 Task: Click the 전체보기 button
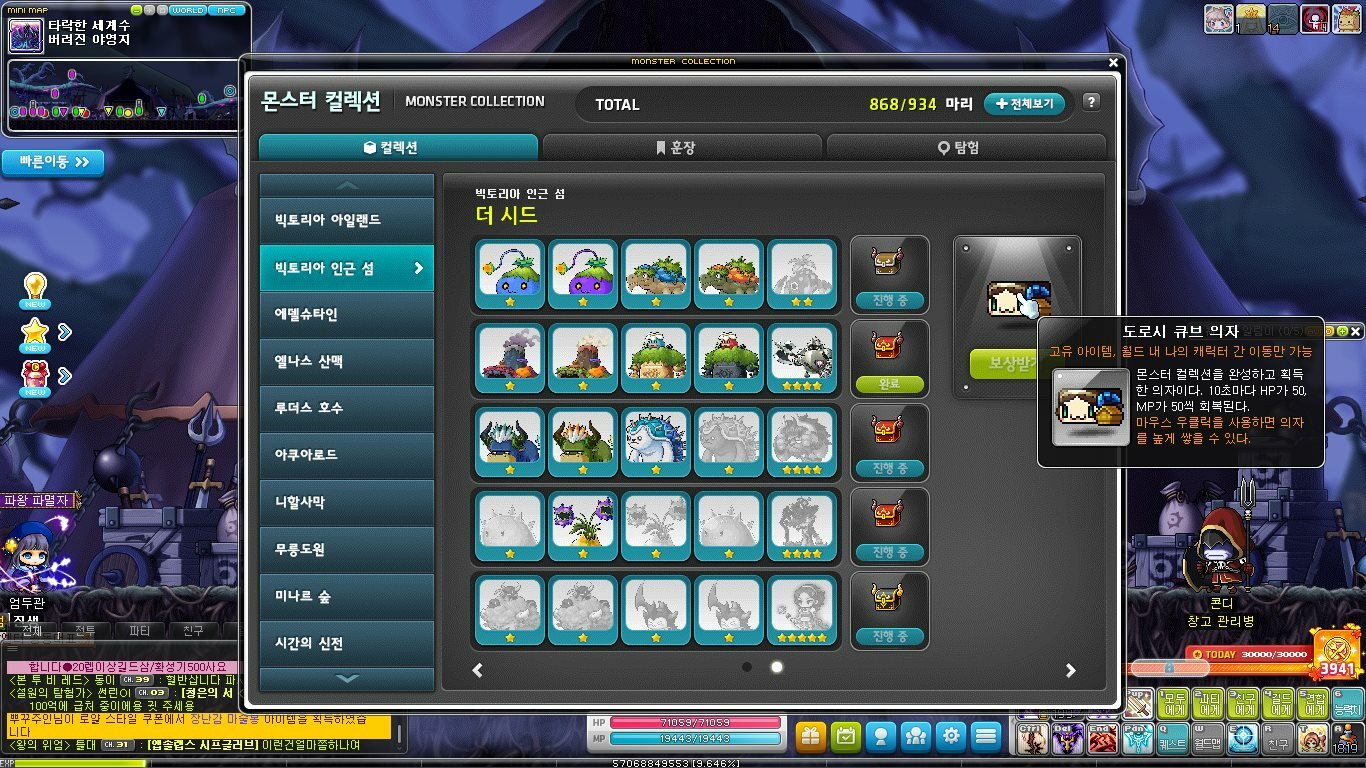coord(1025,104)
